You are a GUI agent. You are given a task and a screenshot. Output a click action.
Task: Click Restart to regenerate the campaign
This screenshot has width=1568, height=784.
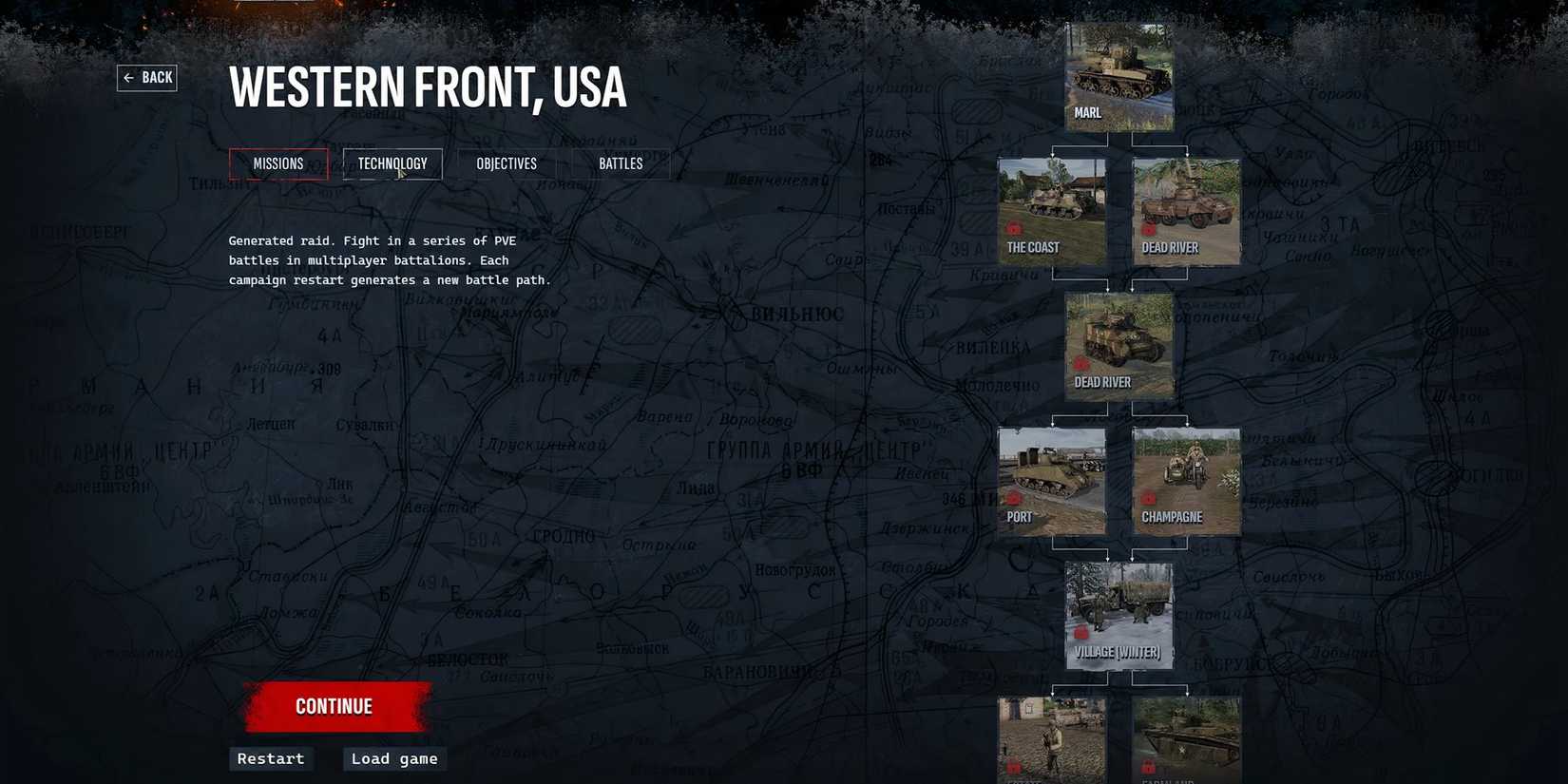[x=270, y=758]
